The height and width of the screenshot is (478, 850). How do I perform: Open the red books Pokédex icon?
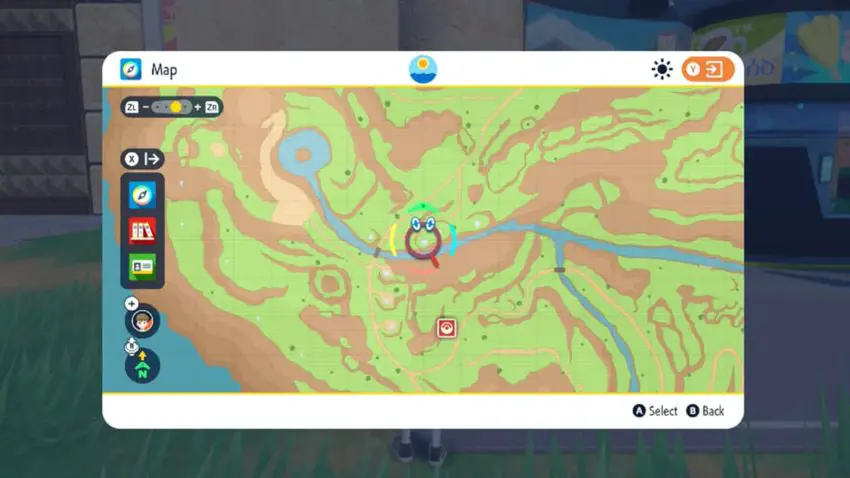click(x=142, y=231)
